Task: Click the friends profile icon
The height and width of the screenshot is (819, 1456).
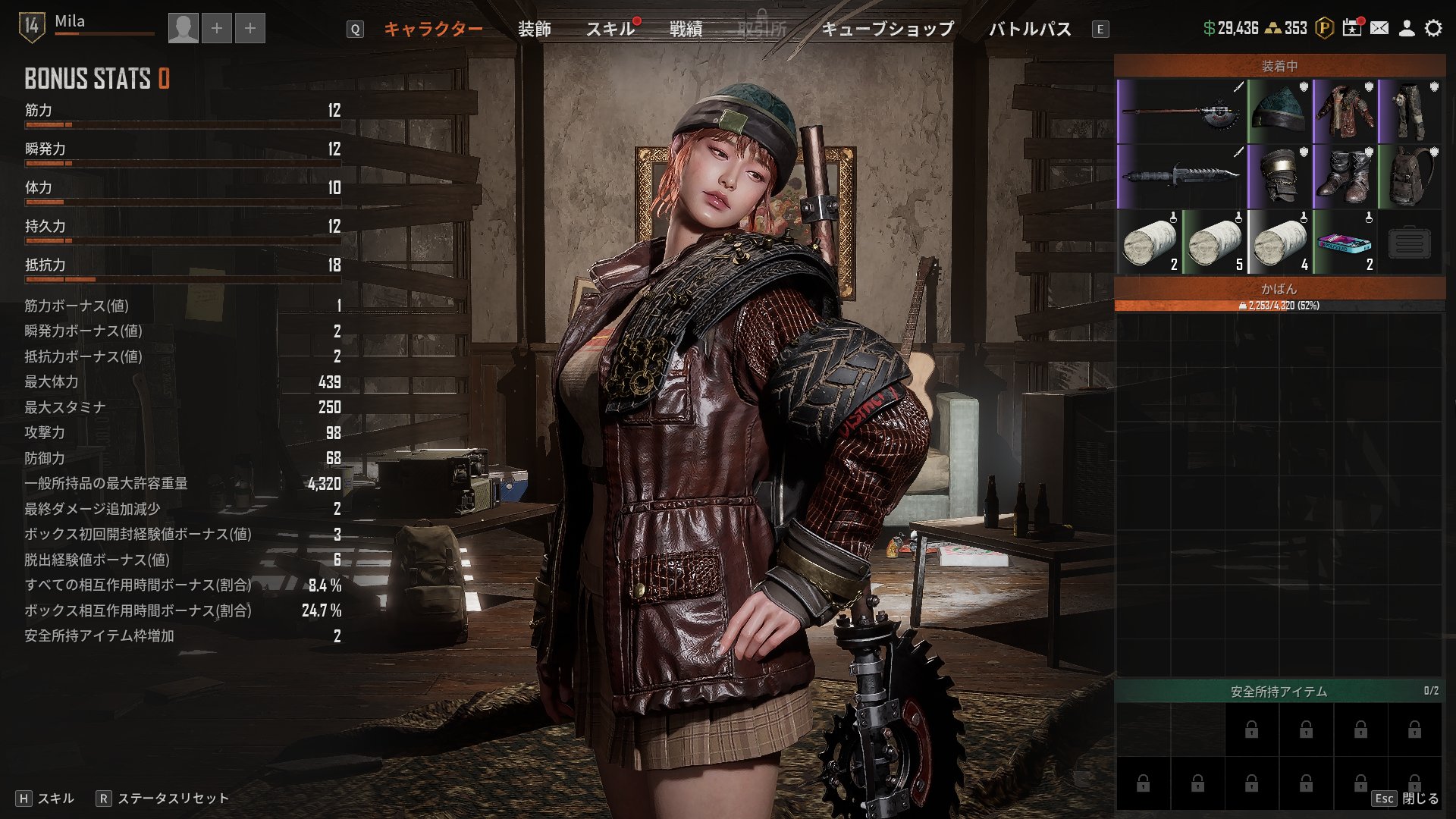Action: click(1406, 28)
